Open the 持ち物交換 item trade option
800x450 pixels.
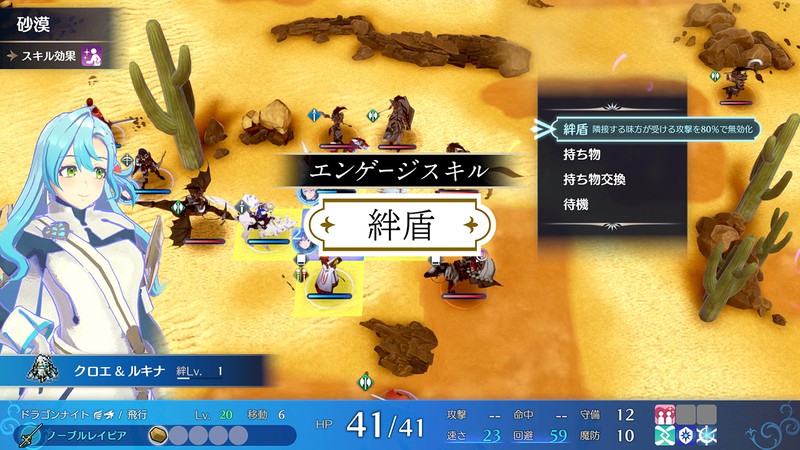pyautogui.click(x=594, y=179)
